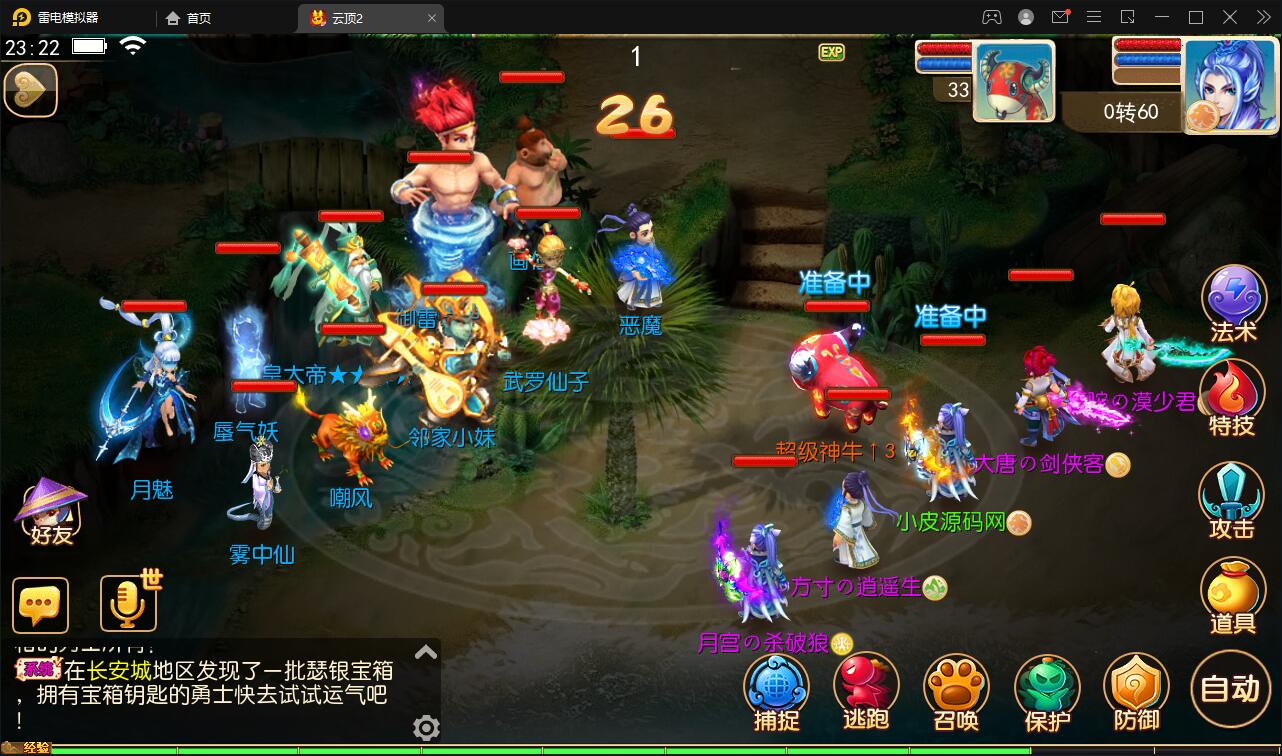Select the 召唤 summon pet icon
This screenshot has width=1282, height=756.
pyautogui.click(x=956, y=688)
